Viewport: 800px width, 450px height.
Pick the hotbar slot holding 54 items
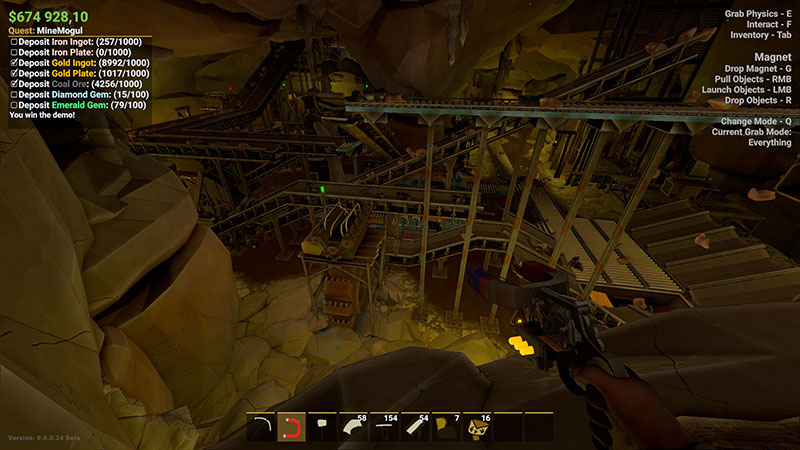[416, 428]
